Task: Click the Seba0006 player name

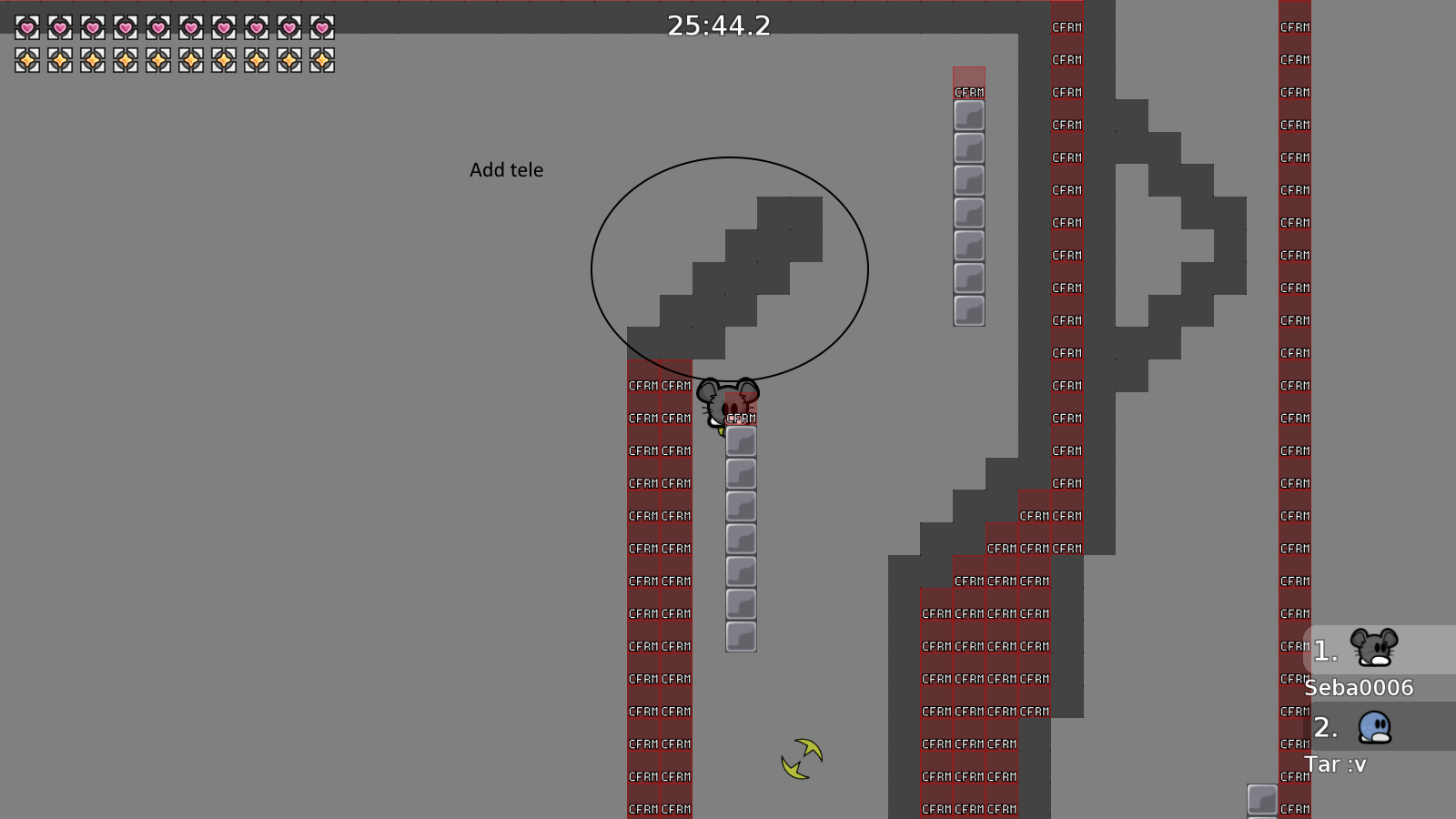Action: coord(1359,688)
